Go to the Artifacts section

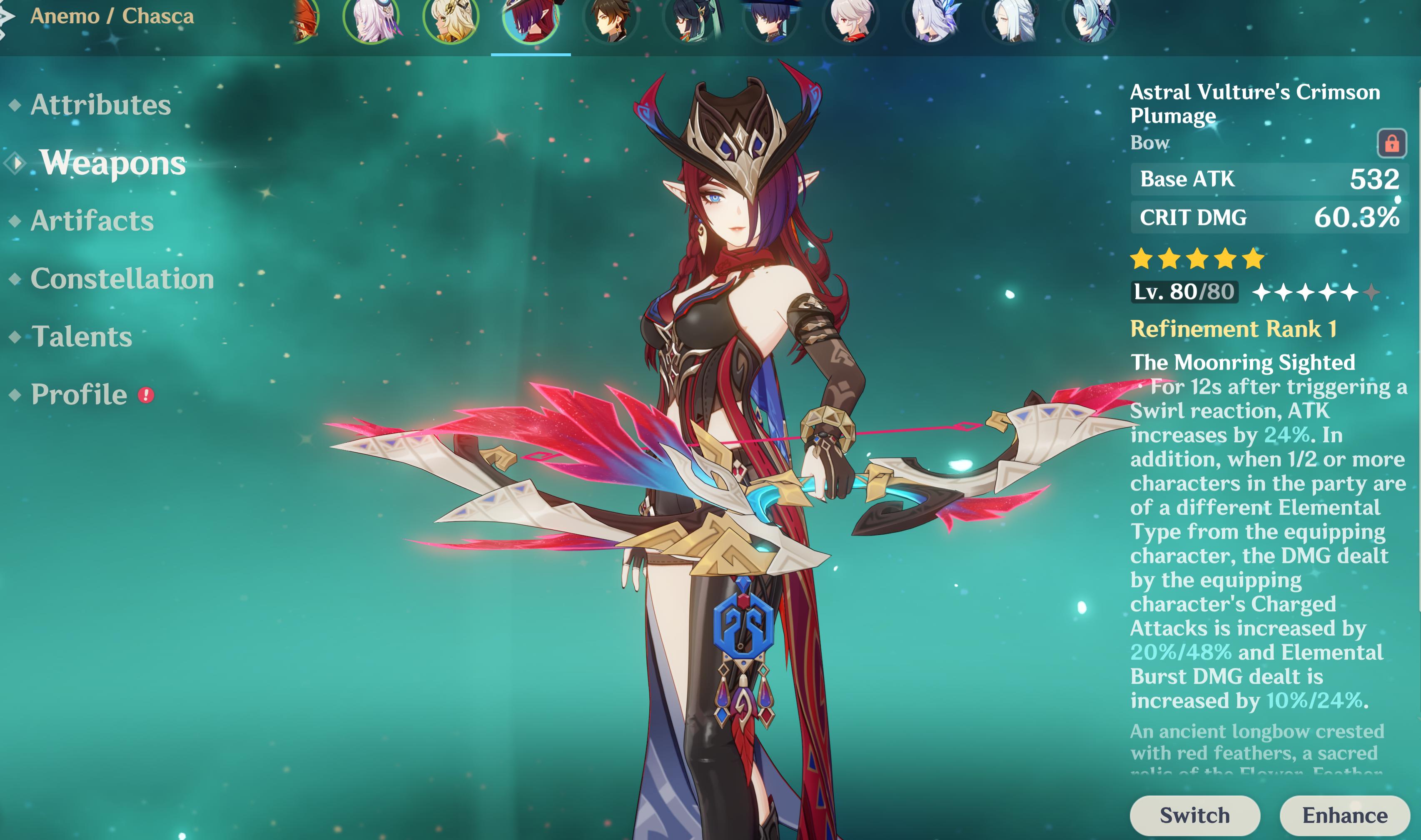pyautogui.click(x=92, y=220)
